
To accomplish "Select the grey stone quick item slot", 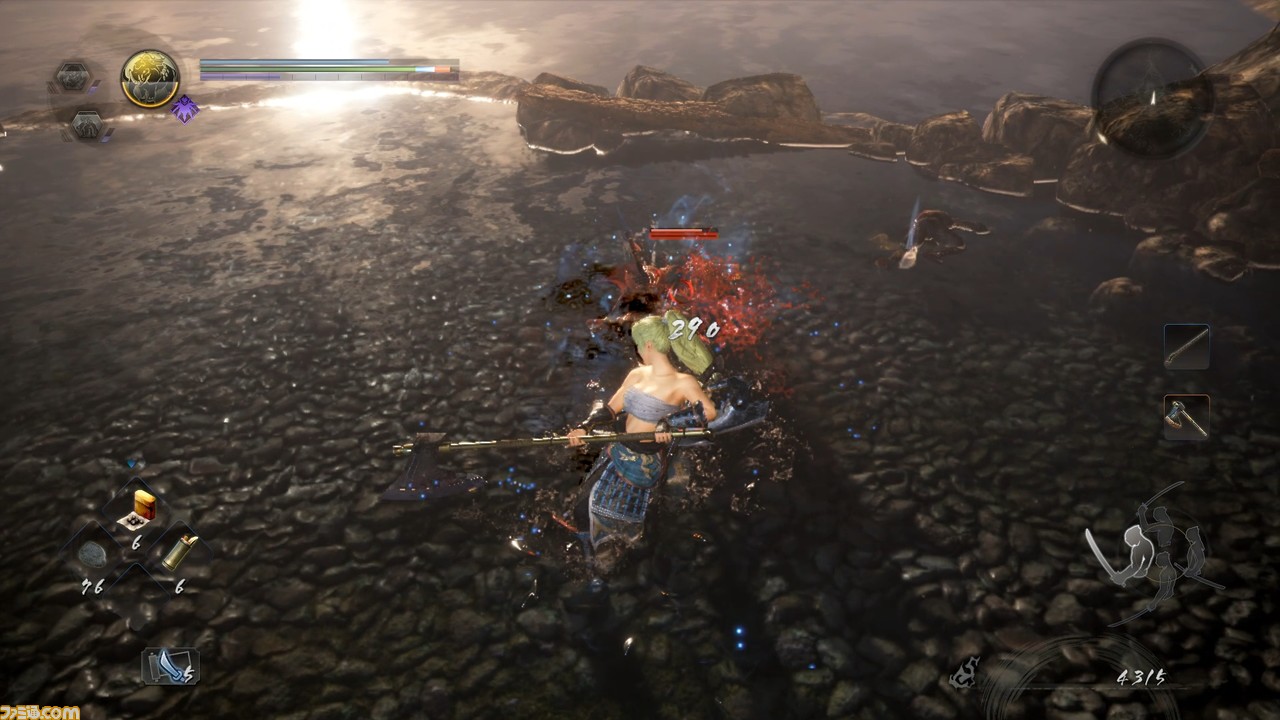I will [93, 555].
